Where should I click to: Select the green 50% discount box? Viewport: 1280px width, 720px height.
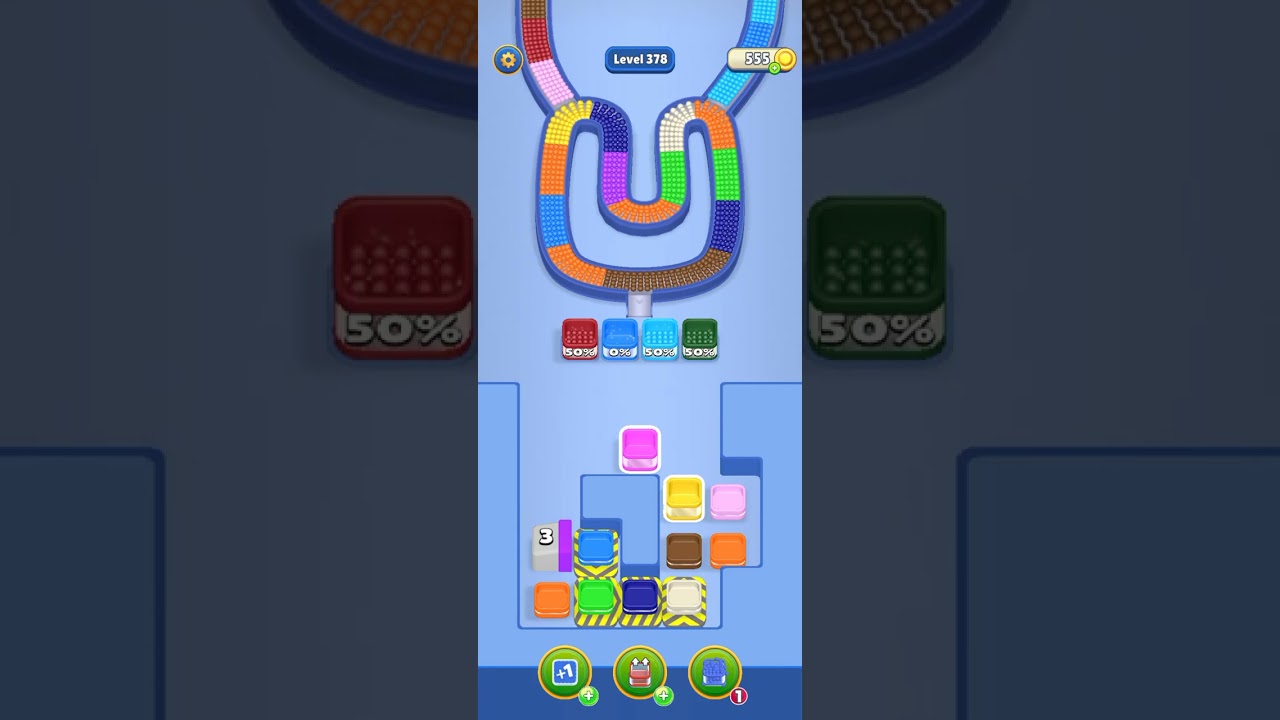(700, 340)
